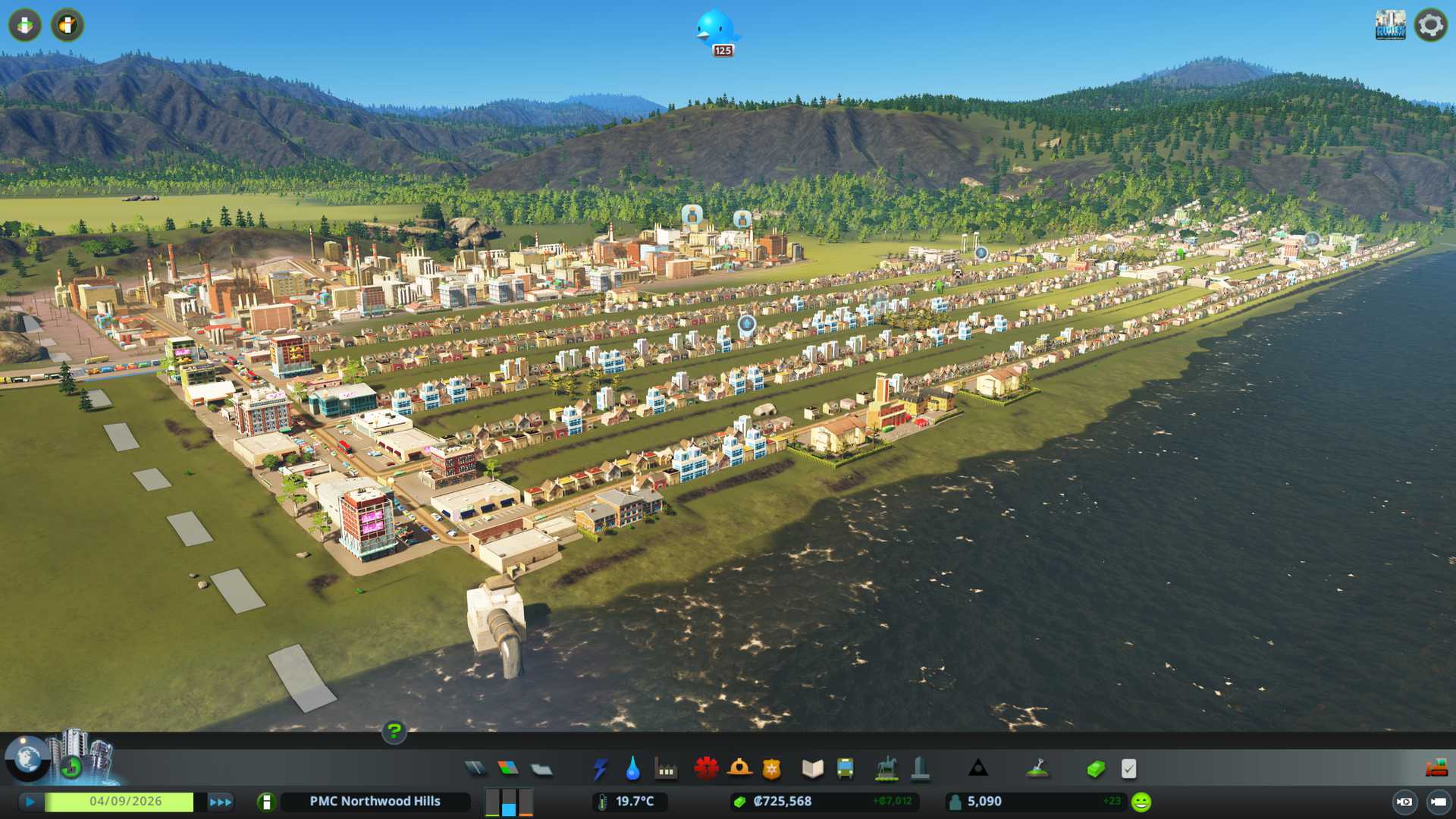
Task: Open the Economy money panel
Action: tap(1095, 769)
